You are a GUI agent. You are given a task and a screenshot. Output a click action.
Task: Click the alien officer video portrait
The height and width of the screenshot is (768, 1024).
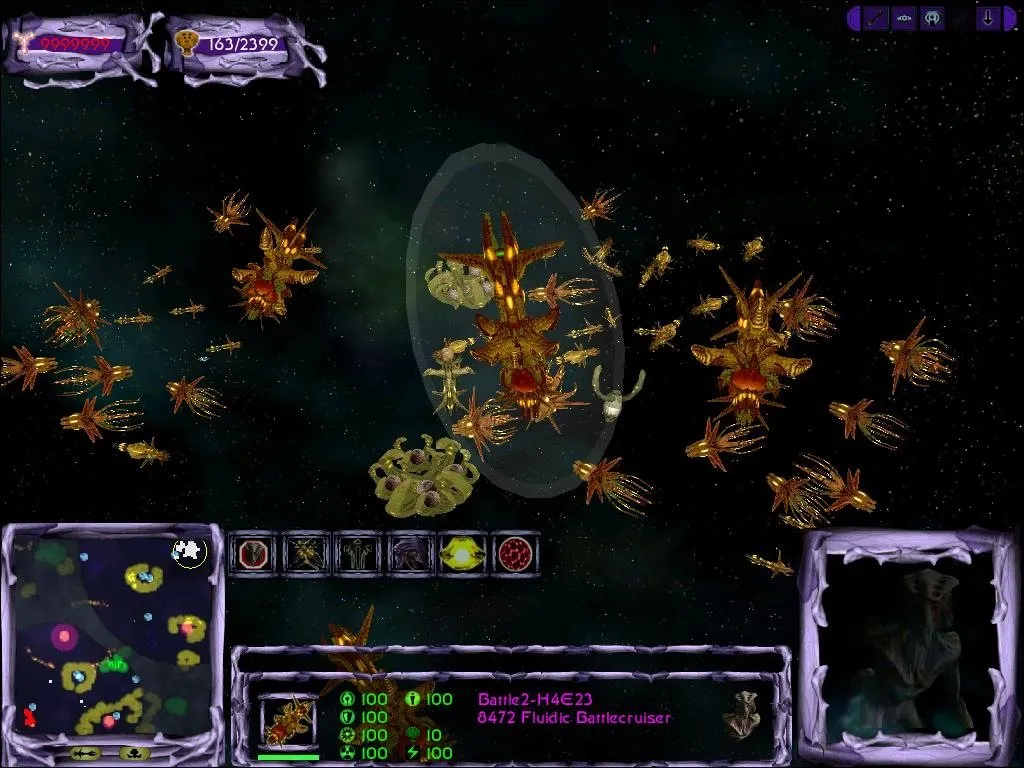tap(908, 645)
